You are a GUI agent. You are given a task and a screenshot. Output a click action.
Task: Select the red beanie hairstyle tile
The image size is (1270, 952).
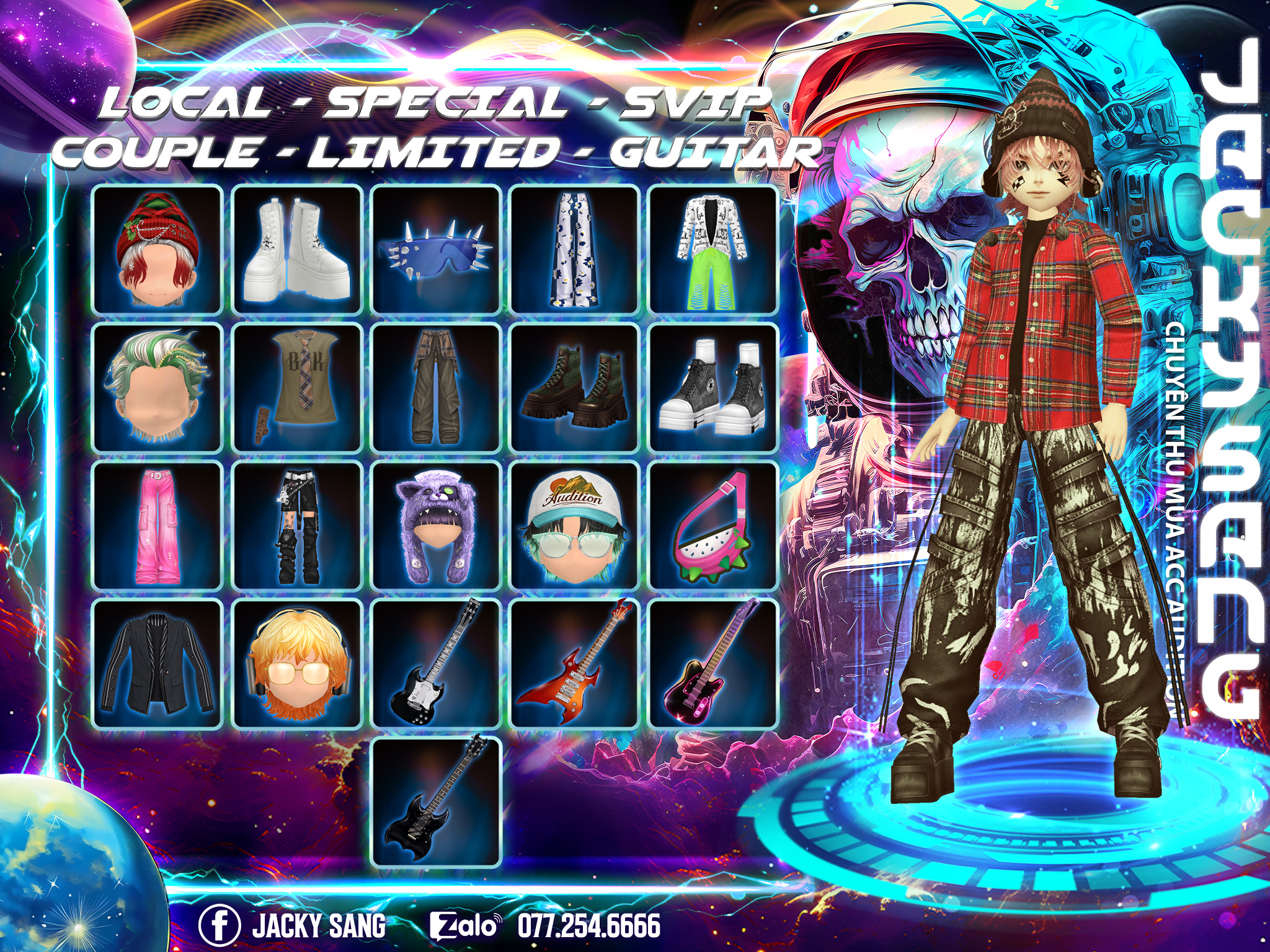(x=158, y=249)
